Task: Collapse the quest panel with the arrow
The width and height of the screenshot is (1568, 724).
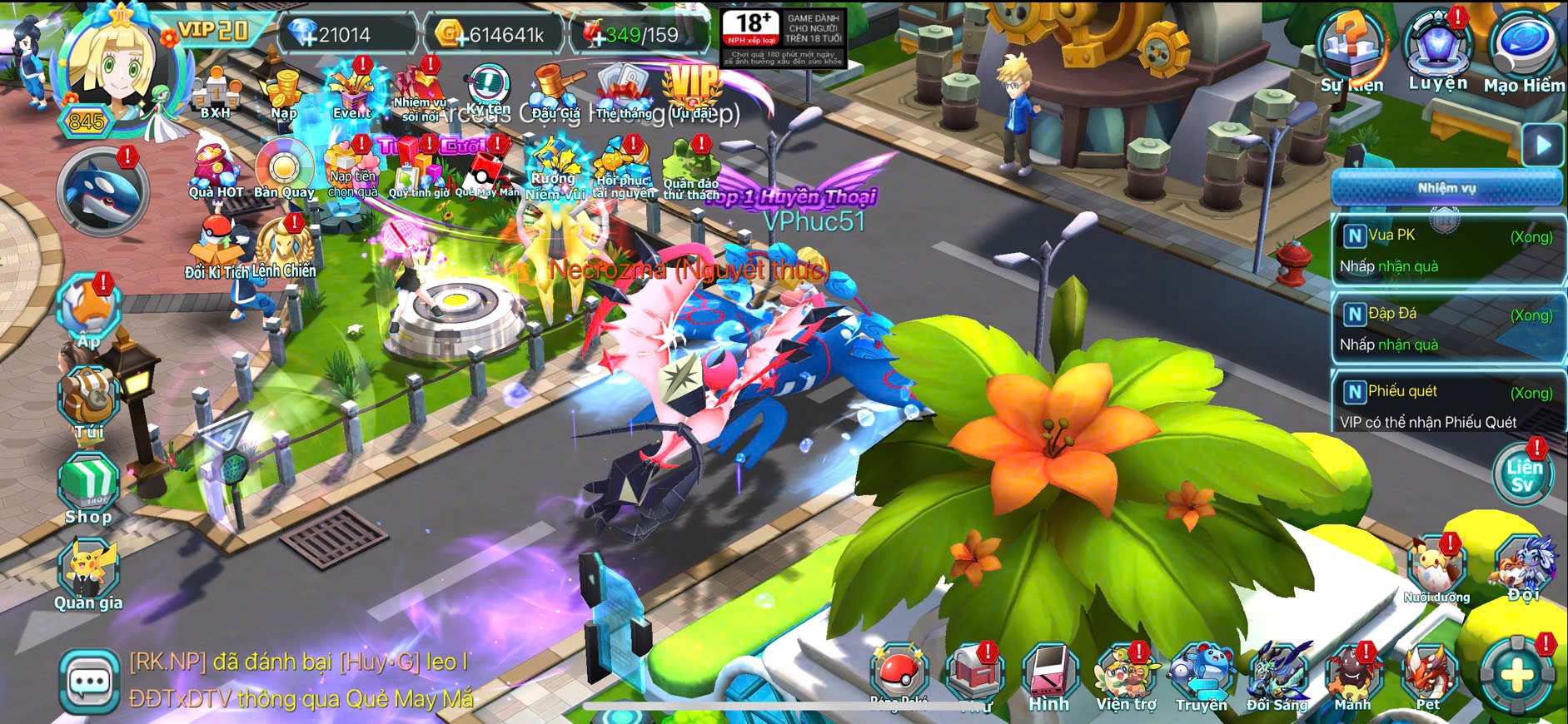Action: click(1543, 146)
